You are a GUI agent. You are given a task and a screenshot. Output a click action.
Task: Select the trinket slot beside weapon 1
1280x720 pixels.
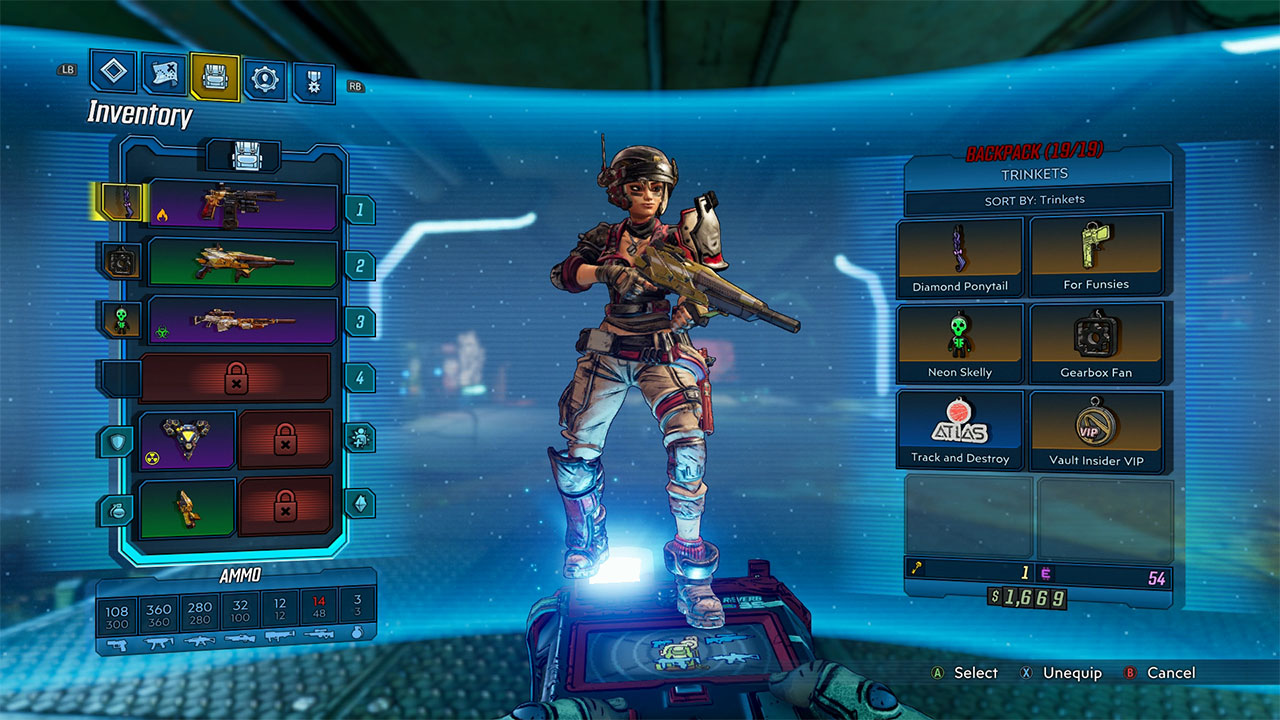119,202
